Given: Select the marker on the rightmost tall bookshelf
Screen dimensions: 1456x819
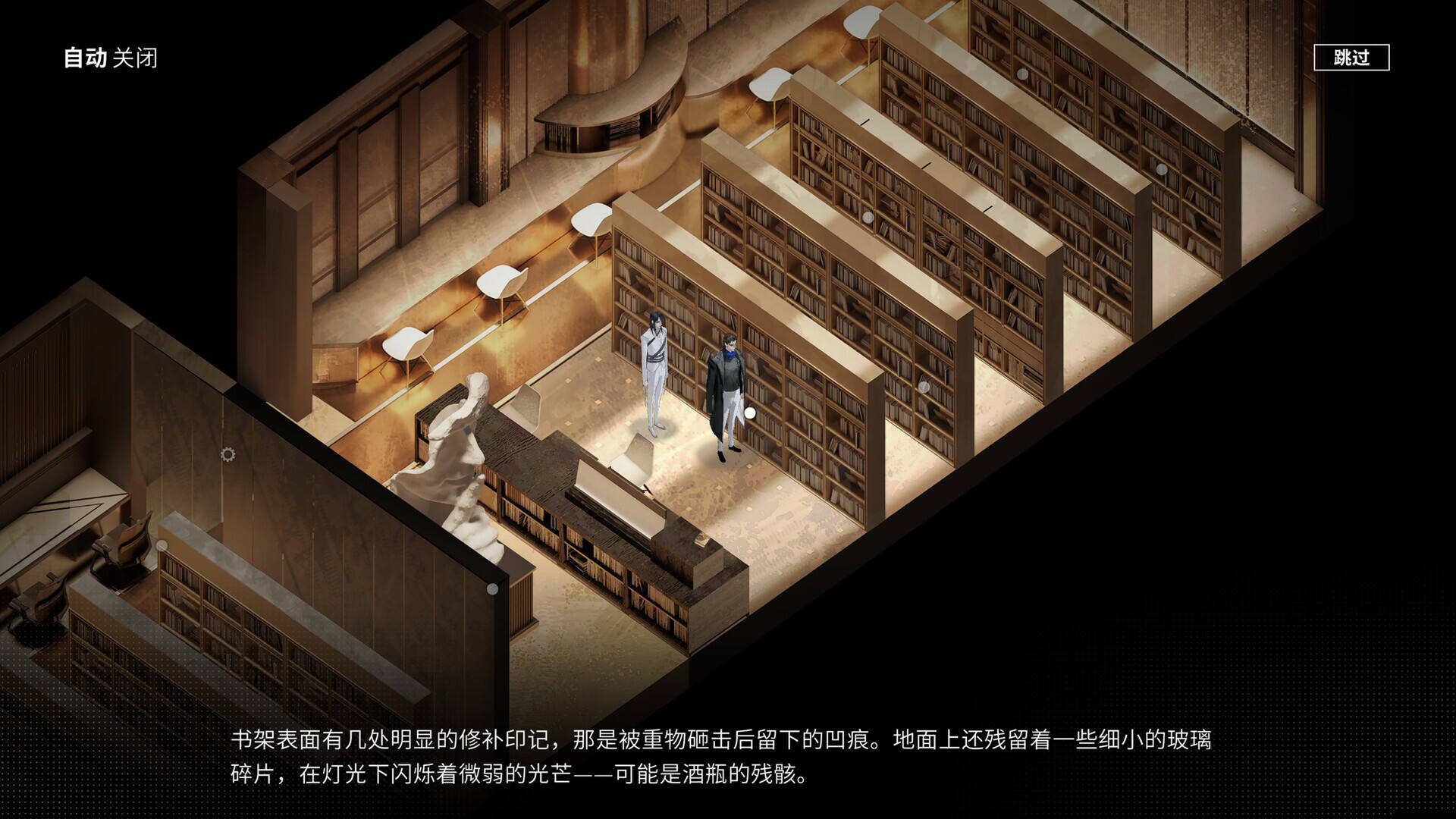Looking at the screenshot, I should 1161,170.
